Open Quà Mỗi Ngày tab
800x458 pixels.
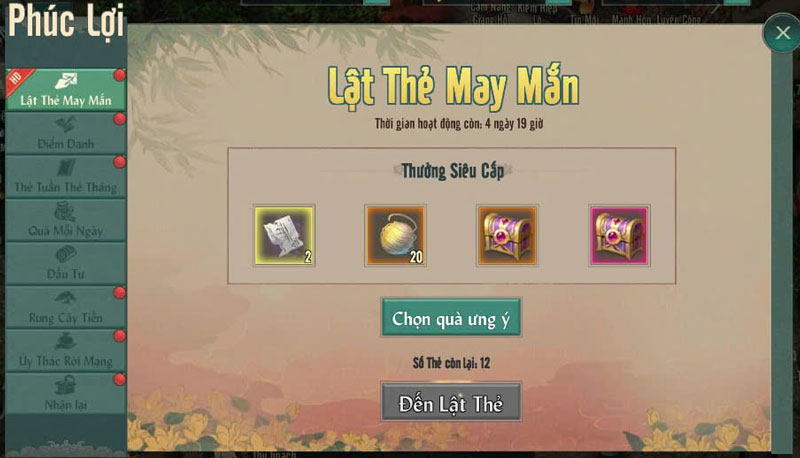click(x=65, y=220)
